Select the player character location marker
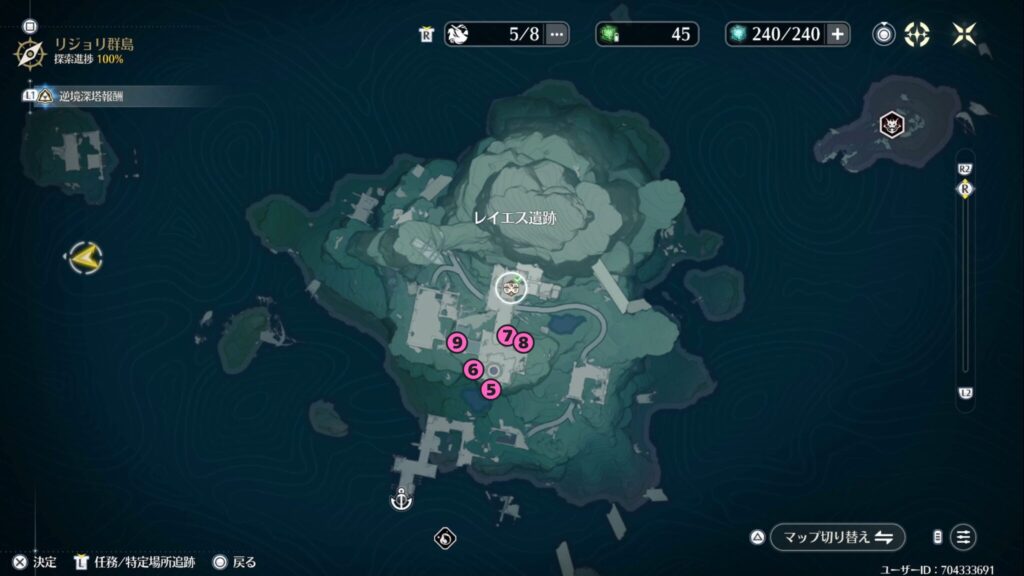The width and height of the screenshot is (1024, 576). click(x=512, y=289)
